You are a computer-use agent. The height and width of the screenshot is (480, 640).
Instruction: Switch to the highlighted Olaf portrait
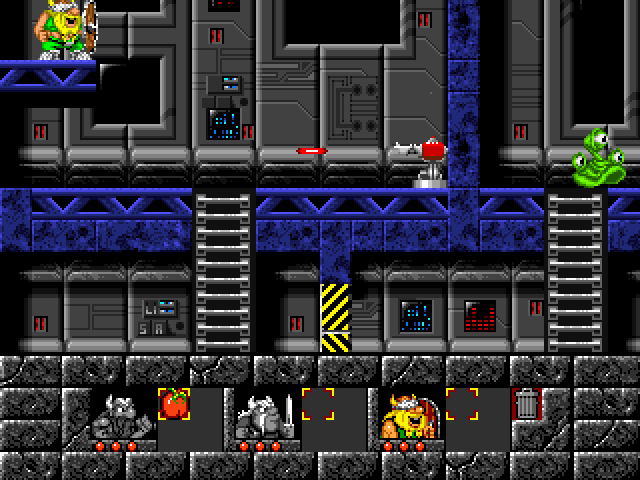pyautogui.click(x=408, y=414)
